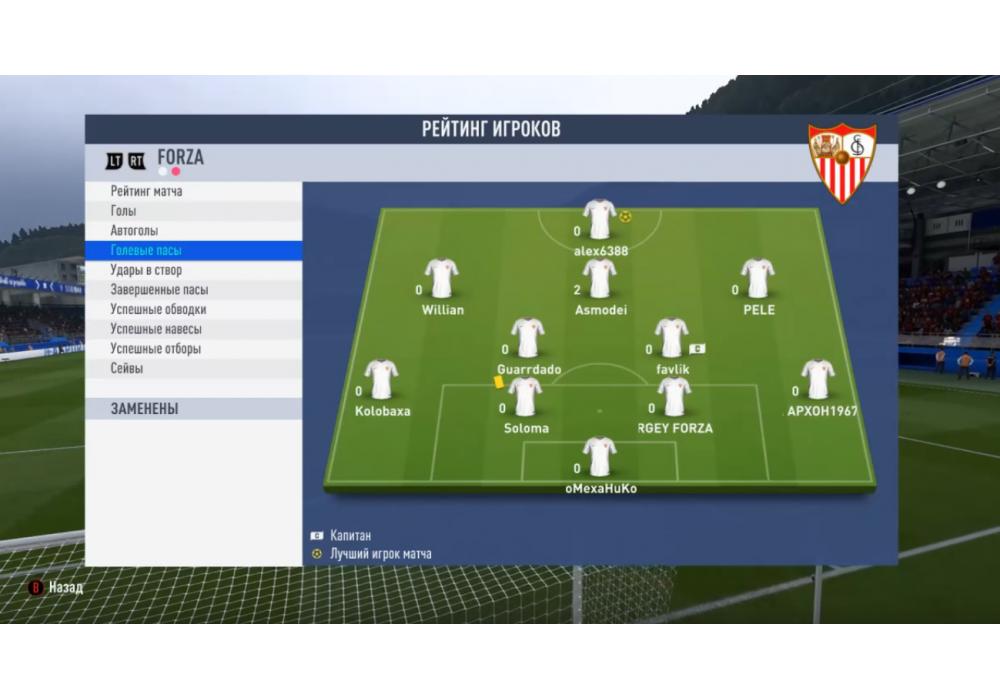Image resolution: width=1000 pixels, height=700 pixels.
Task: Select the highlighted Голевые пасы entry
Action: pyautogui.click(x=146, y=251)
